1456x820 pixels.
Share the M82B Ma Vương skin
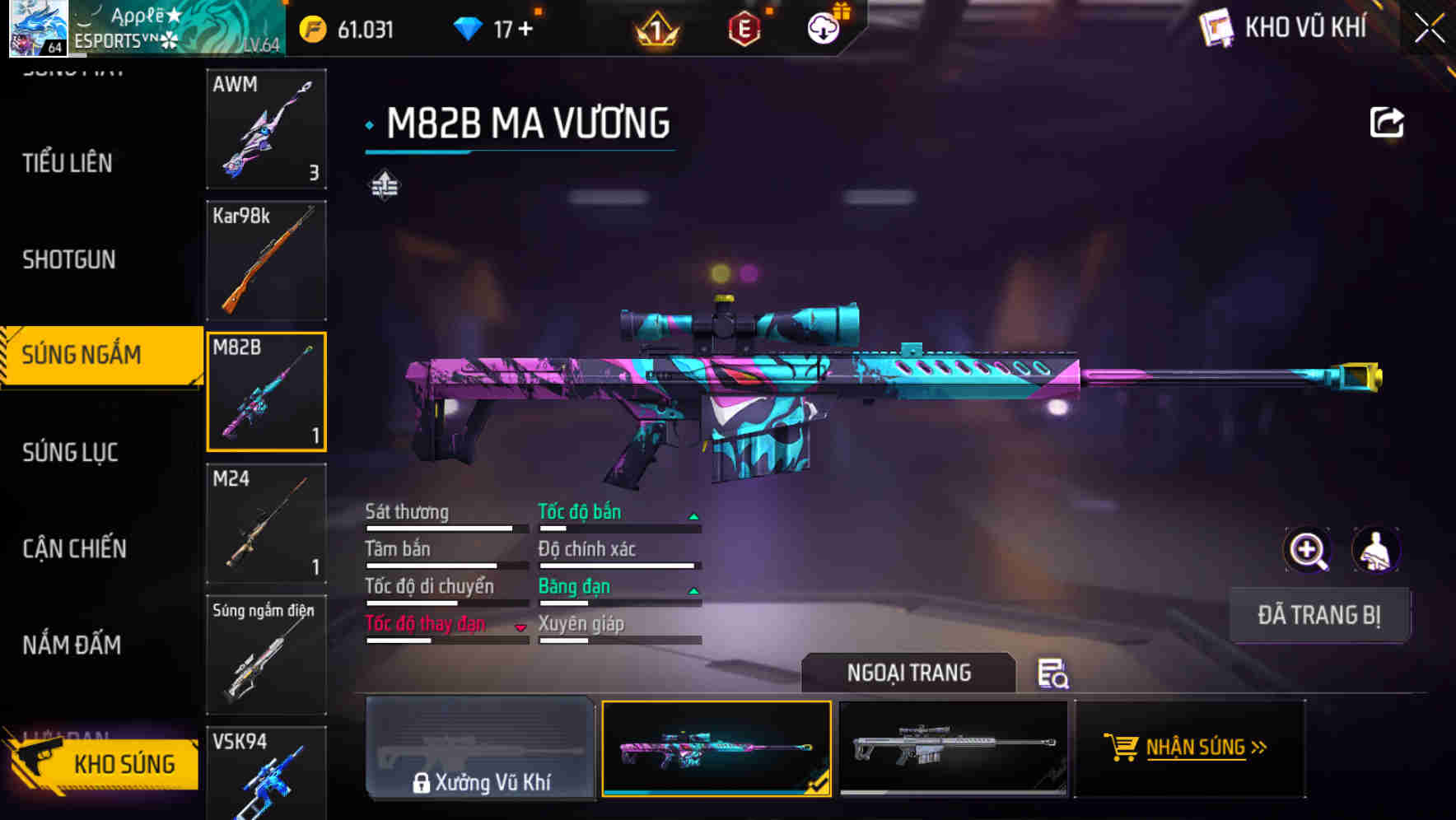pos(1388,121)
